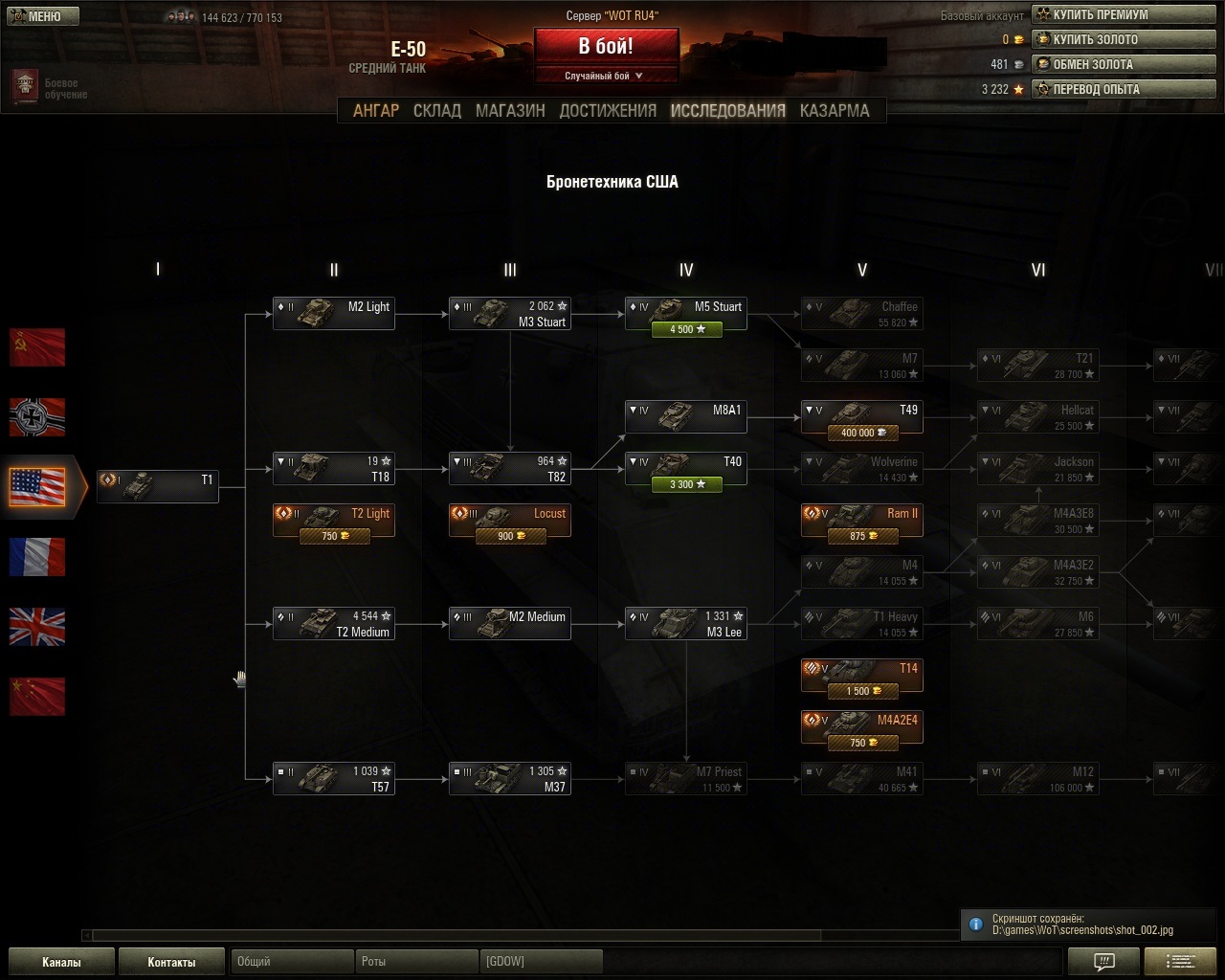
Task: Switch to the АНГАР tab
Action: (376, 111)
